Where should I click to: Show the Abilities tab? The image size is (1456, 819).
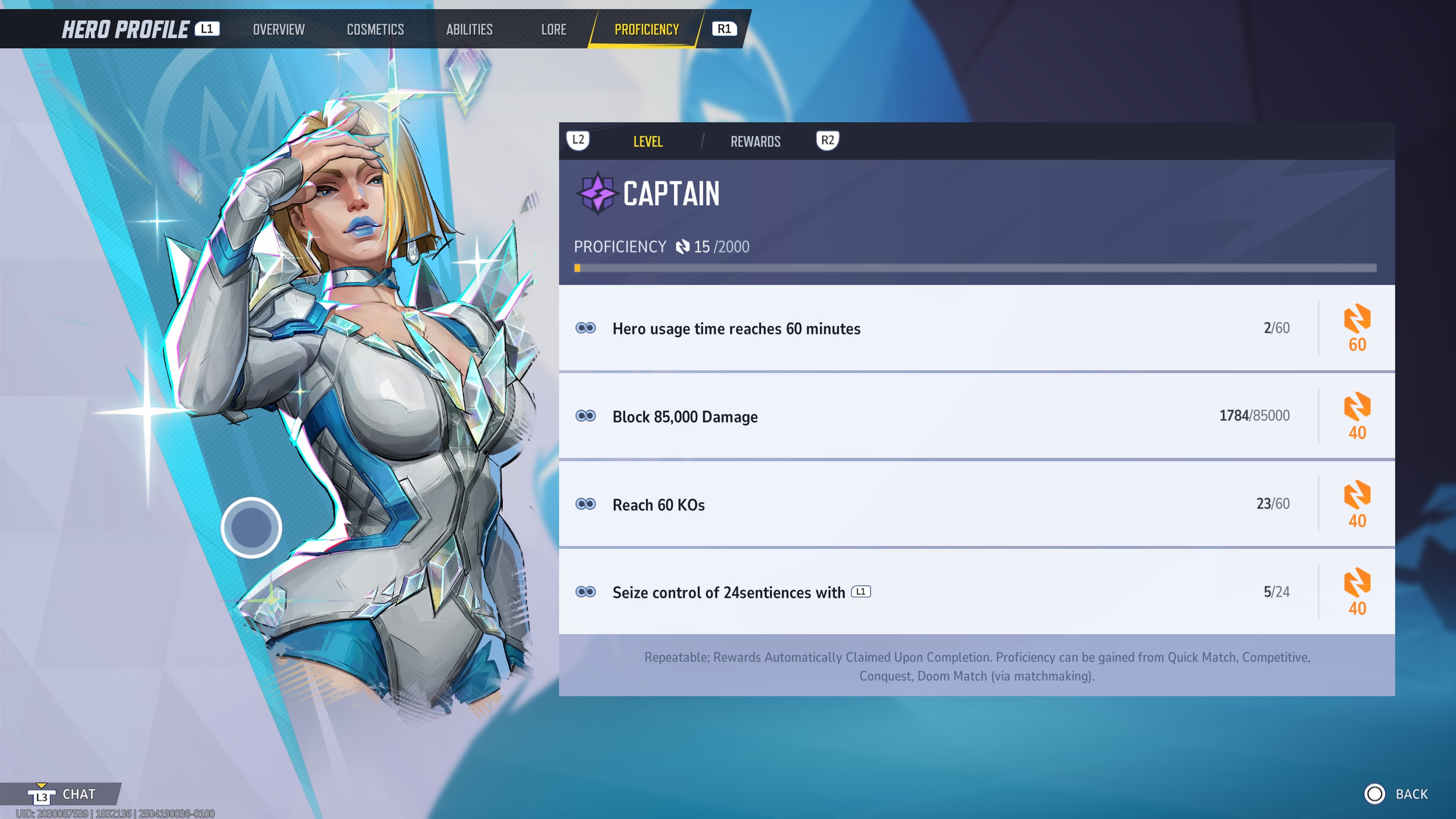469,30
